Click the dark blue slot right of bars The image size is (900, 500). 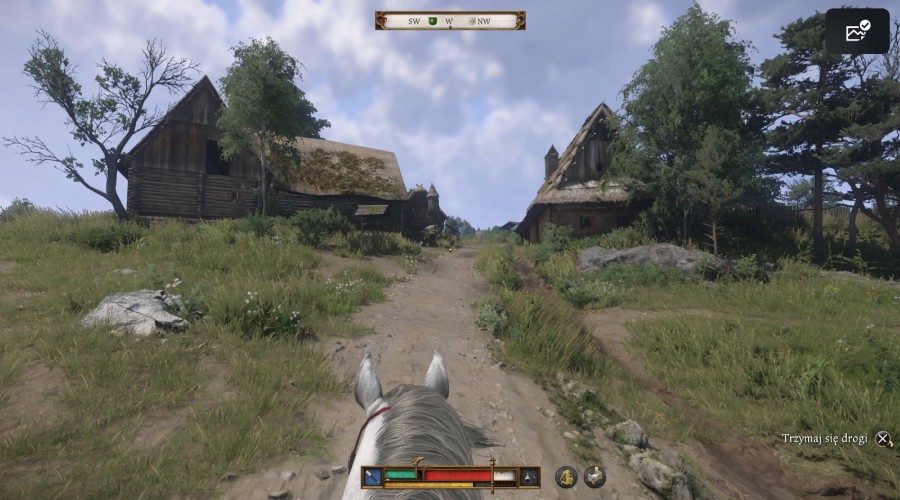[x=530, y=477]
